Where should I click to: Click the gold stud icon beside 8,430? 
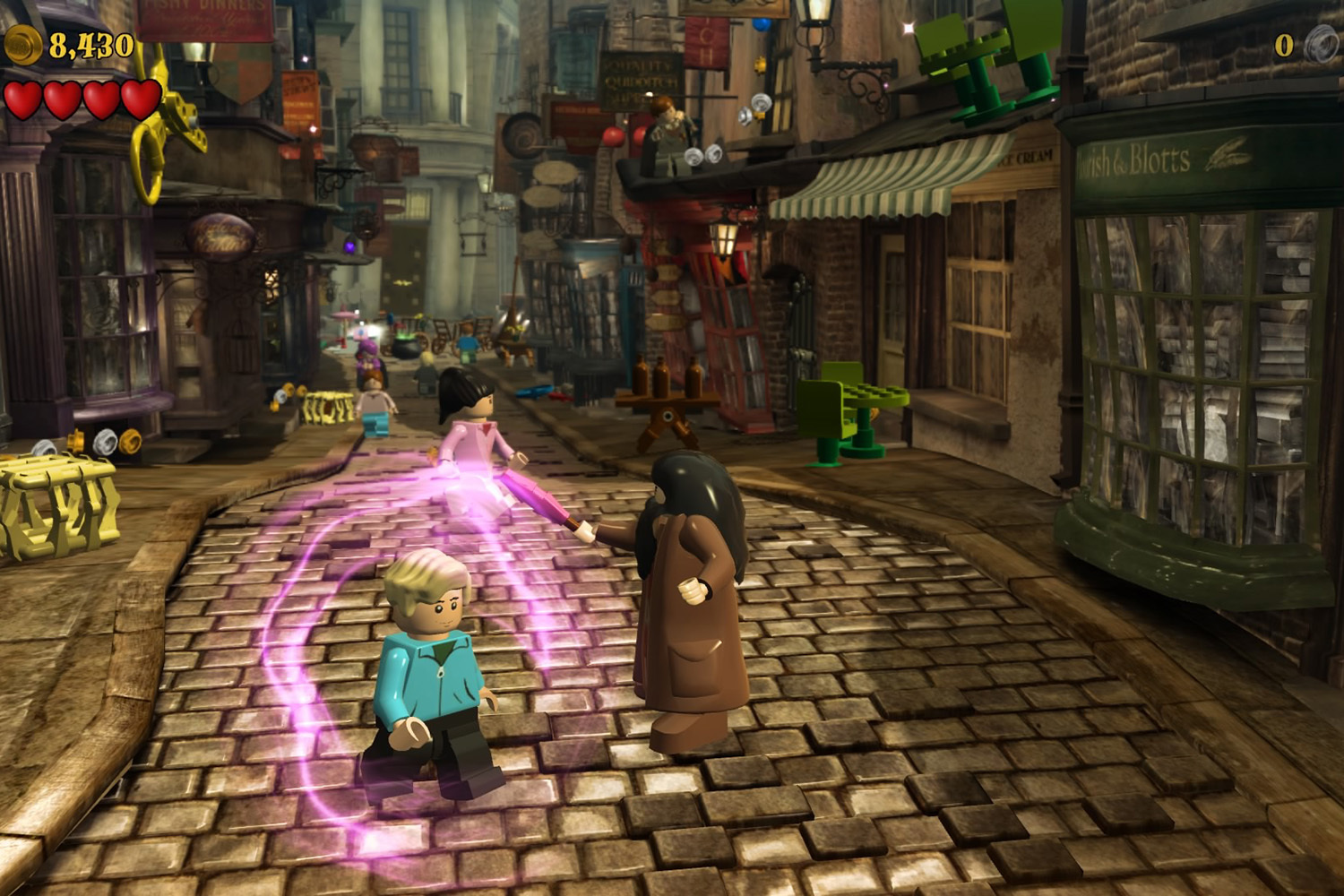pyautogui.click(x=22, y=44)
